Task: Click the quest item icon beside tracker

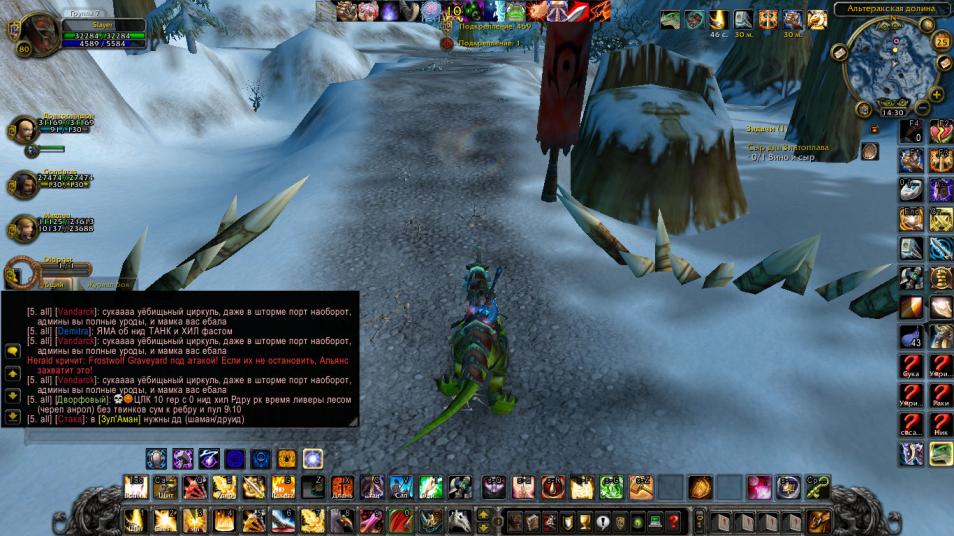Action: pyautogui.click(x=870, y=151)
